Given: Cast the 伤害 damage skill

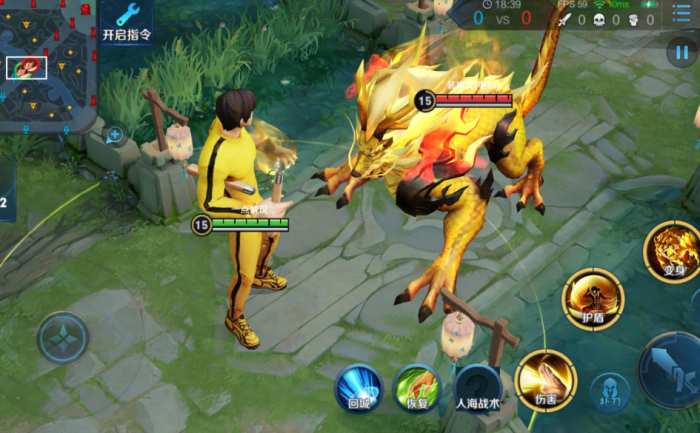Looking at the screenshot, I should 546,379.
